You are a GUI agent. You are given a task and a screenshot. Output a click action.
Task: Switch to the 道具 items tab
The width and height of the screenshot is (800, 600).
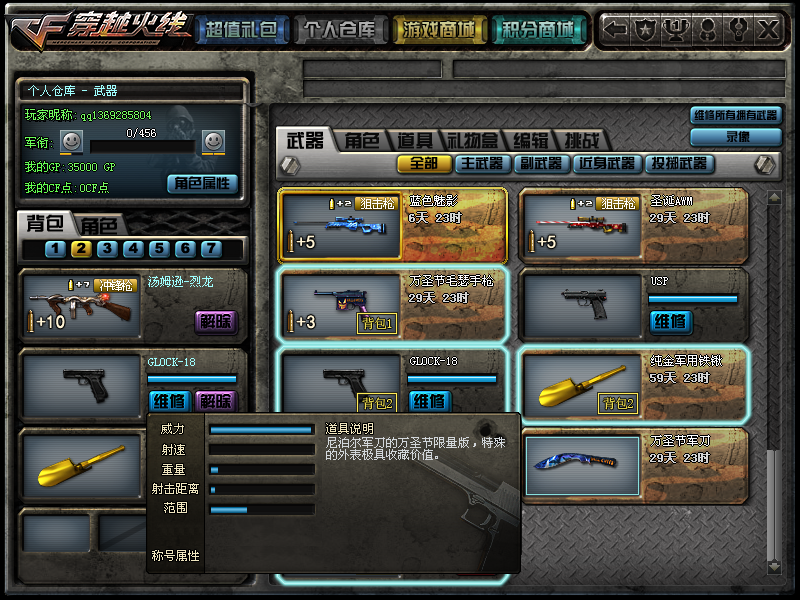click(415, 141)
